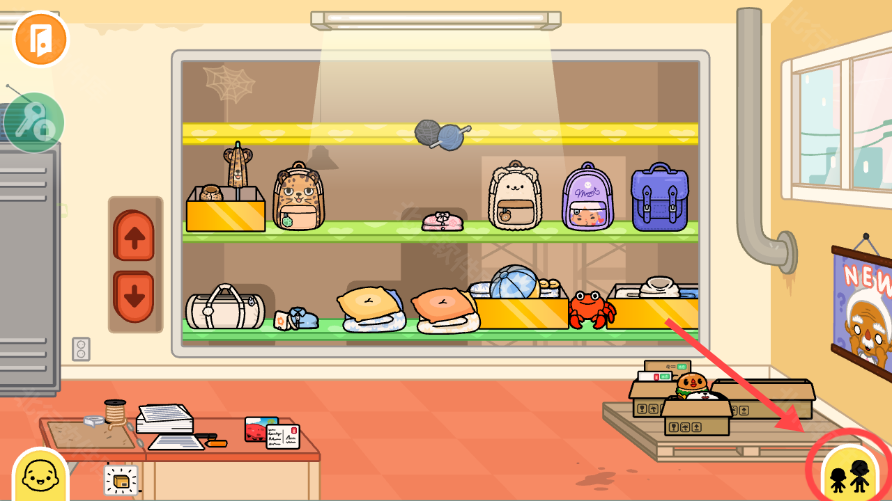Open the green key and lock button

[34, 123]
